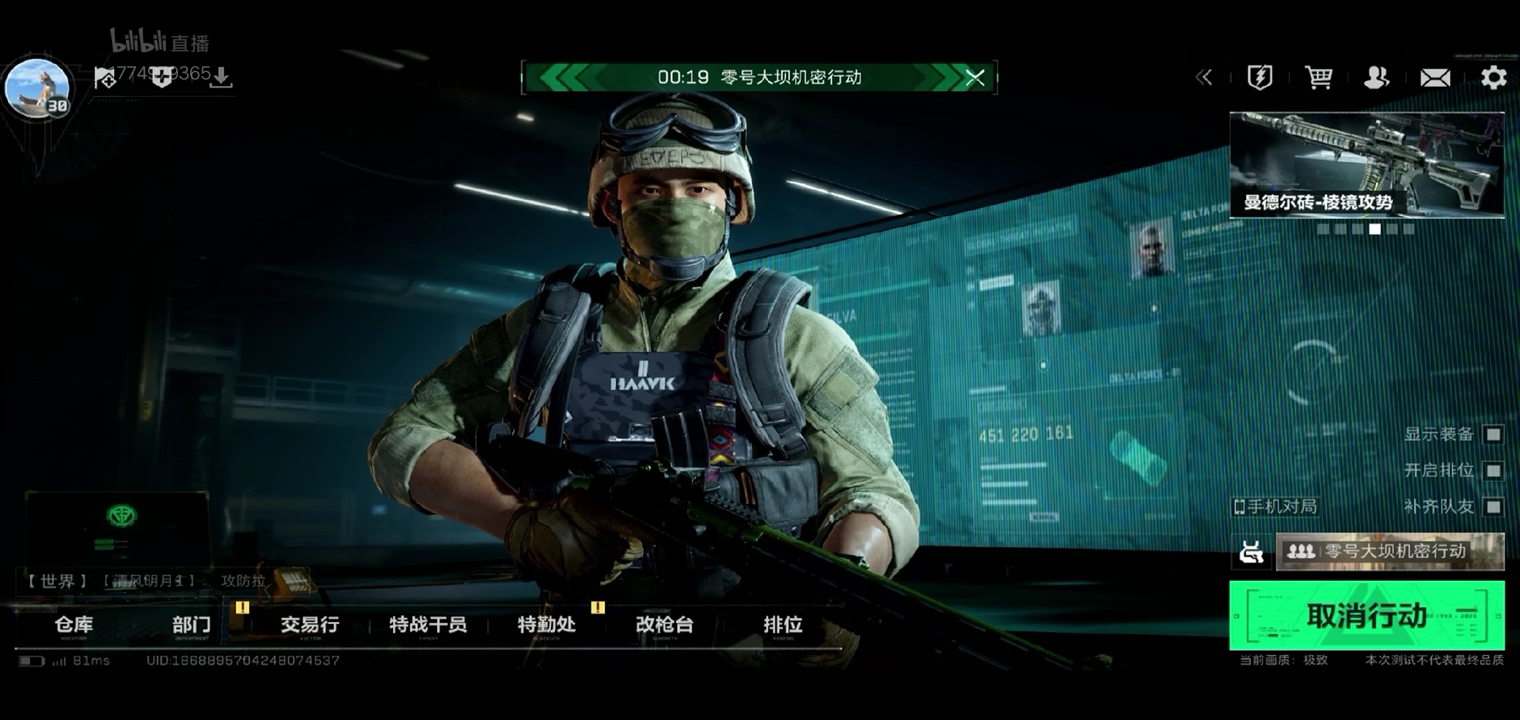1520x720 pixels.
Task: Open the settings gear icon
Action: coord(1493,78)
